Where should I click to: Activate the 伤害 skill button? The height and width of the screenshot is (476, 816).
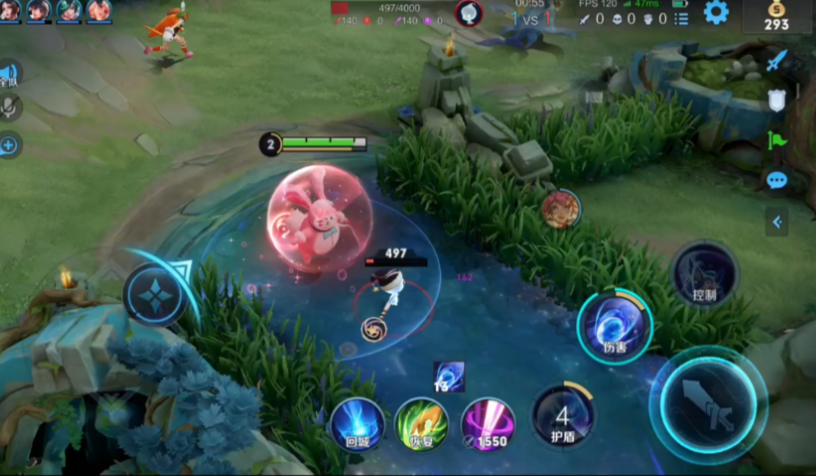614,325
